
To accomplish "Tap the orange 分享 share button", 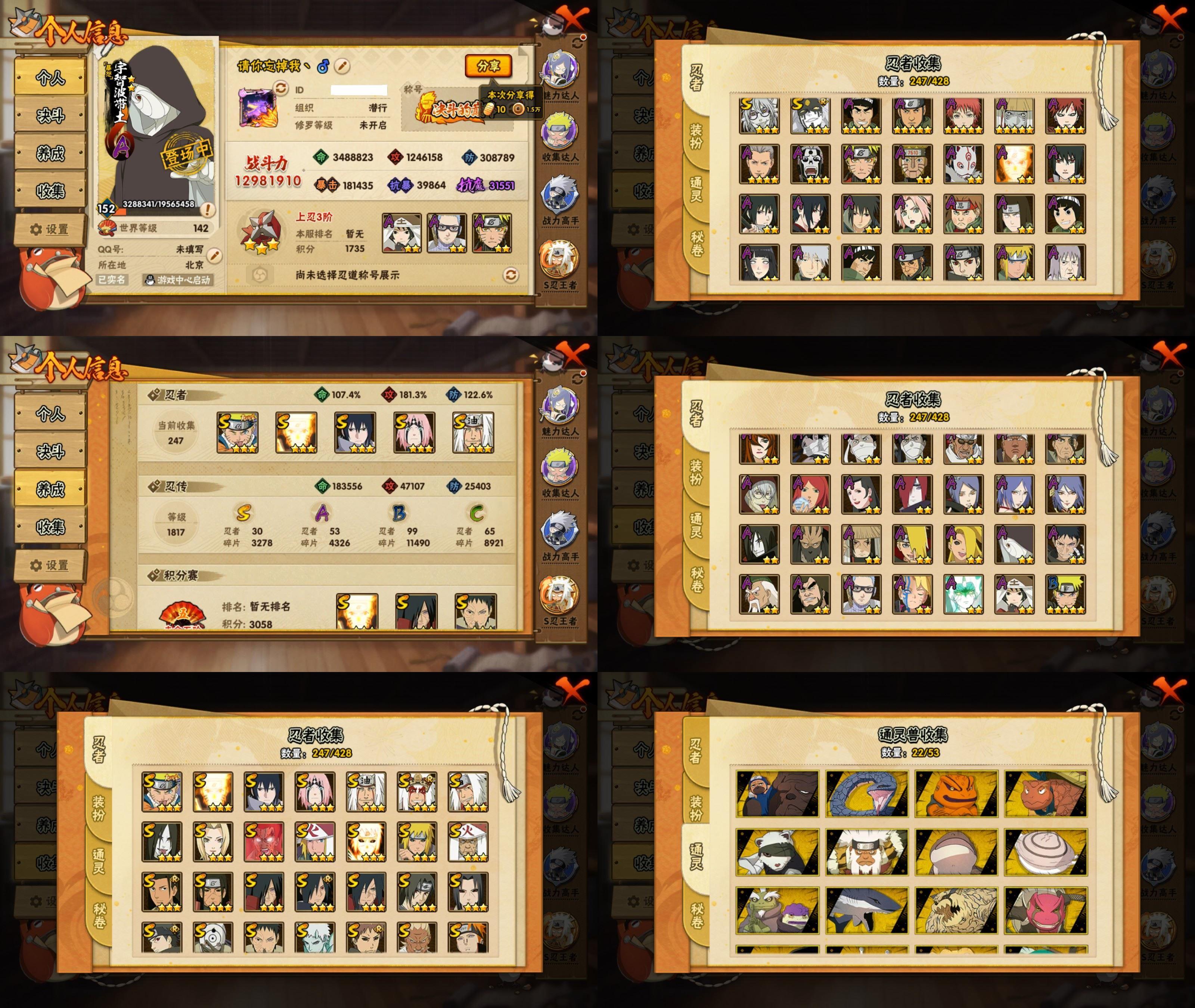I will pyautogui.click(x=487, y=66).
